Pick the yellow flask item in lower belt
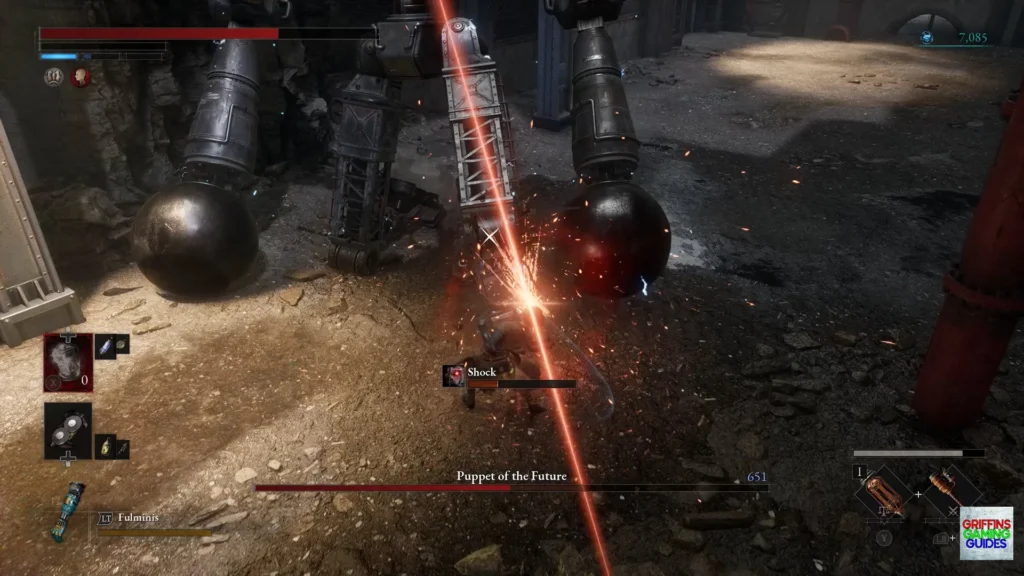Image resolution: width=1024 pixels, height=576 pixels. coord(103,443)
